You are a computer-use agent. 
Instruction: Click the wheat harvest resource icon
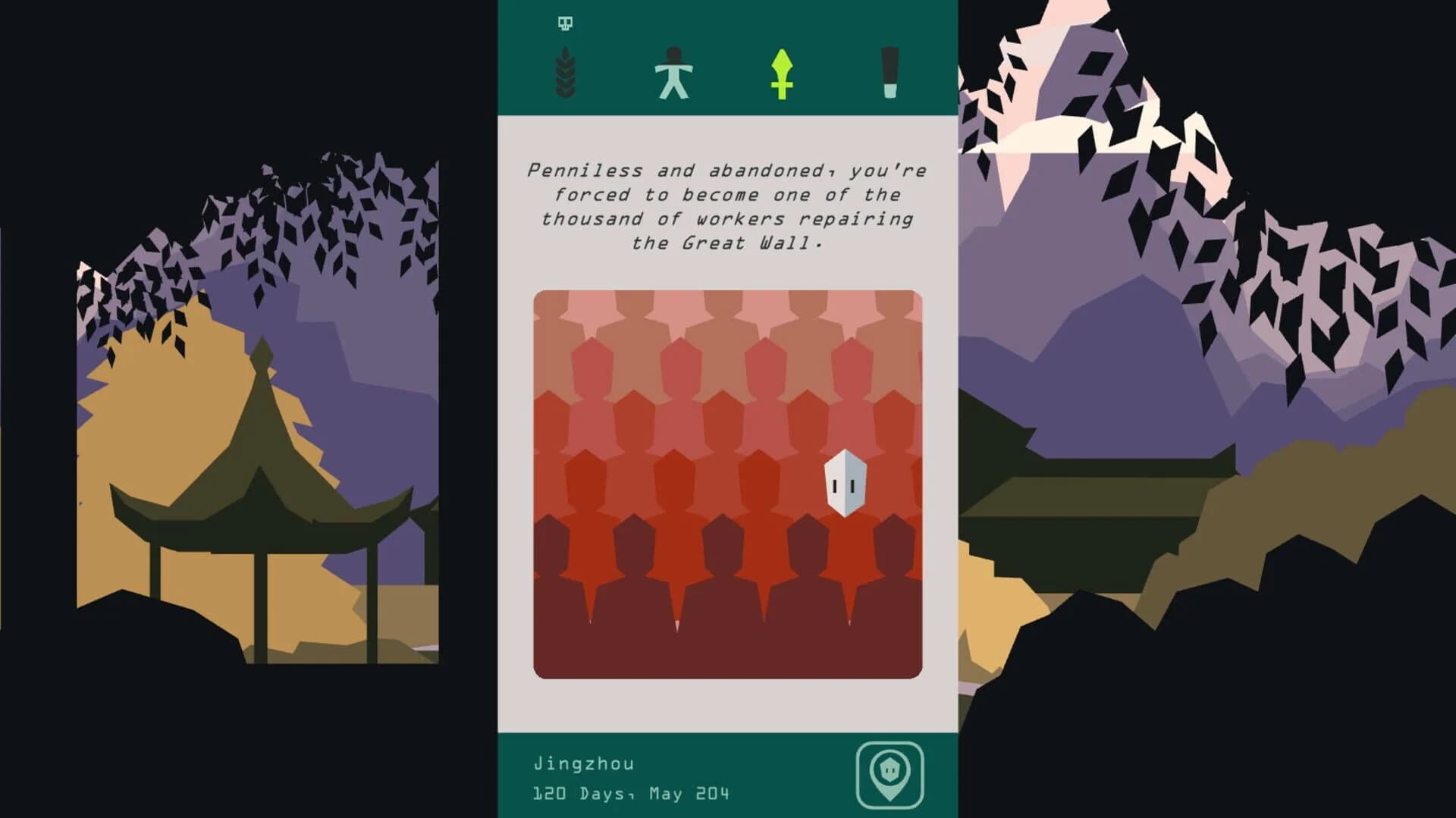pos(564,72)
